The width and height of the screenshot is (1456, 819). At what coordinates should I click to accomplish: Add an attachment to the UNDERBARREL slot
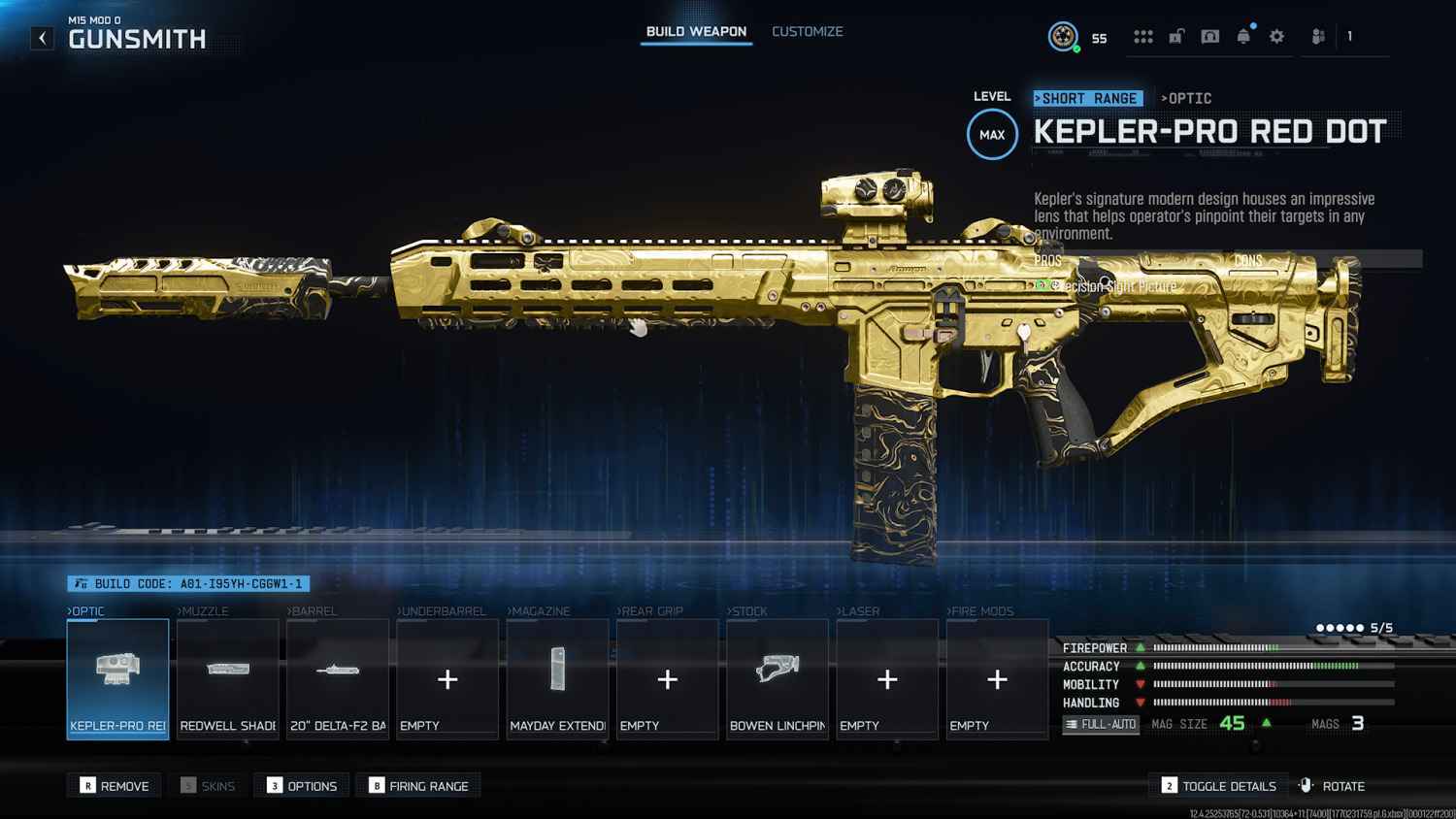447,679
